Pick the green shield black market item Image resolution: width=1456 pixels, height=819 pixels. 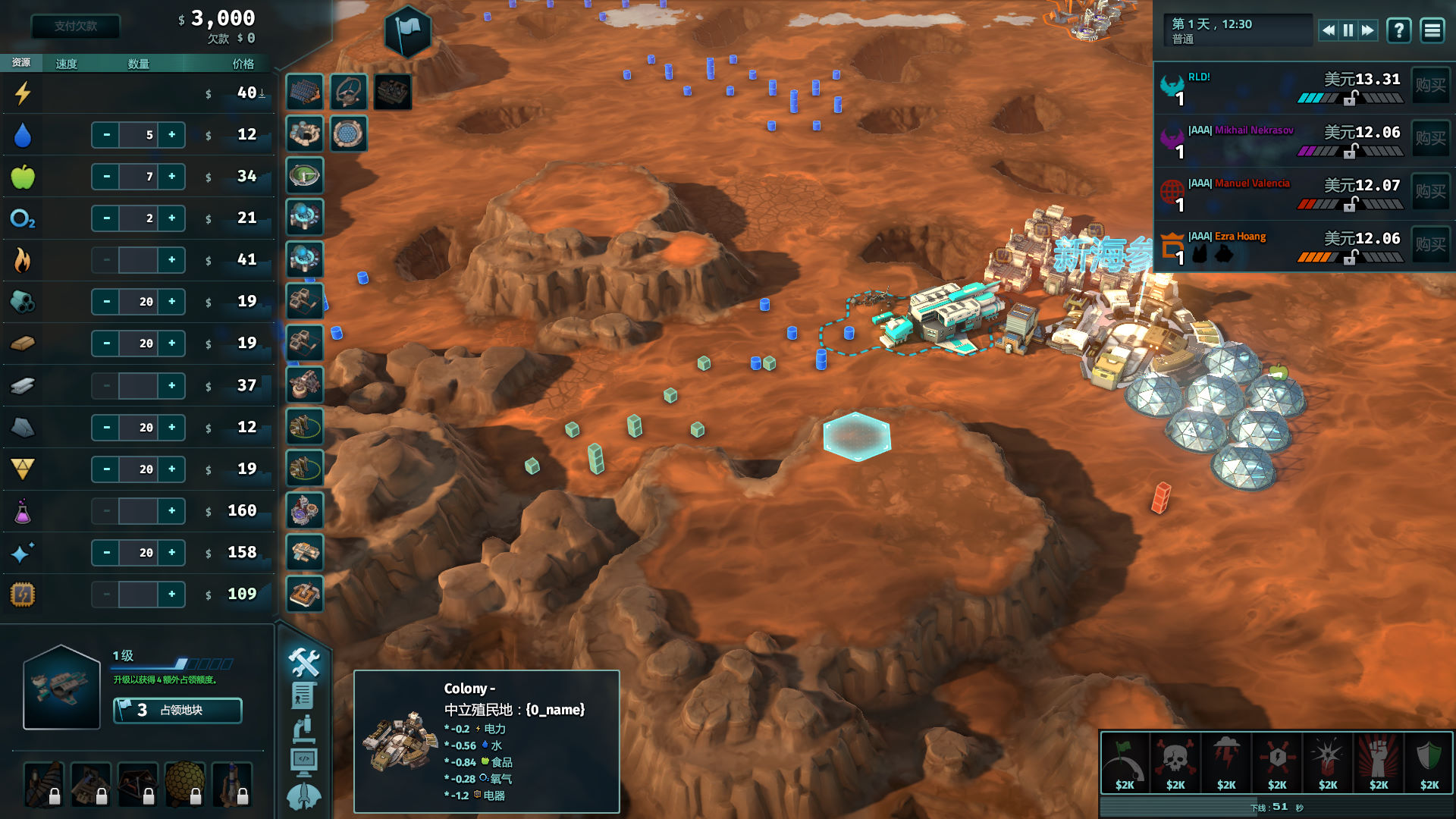pos(1429,761)
